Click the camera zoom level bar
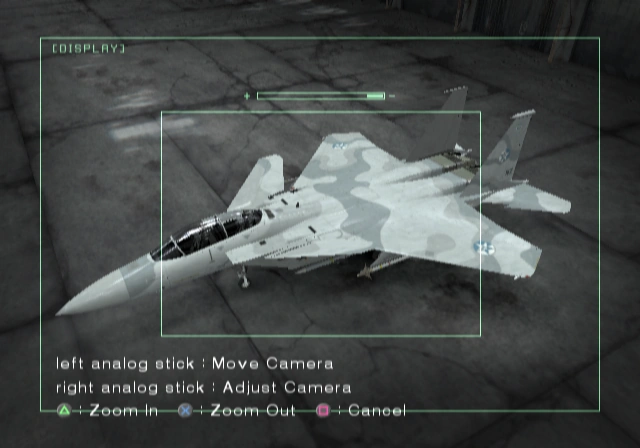Viewport: 640px width, 448px height. (321, 96)
